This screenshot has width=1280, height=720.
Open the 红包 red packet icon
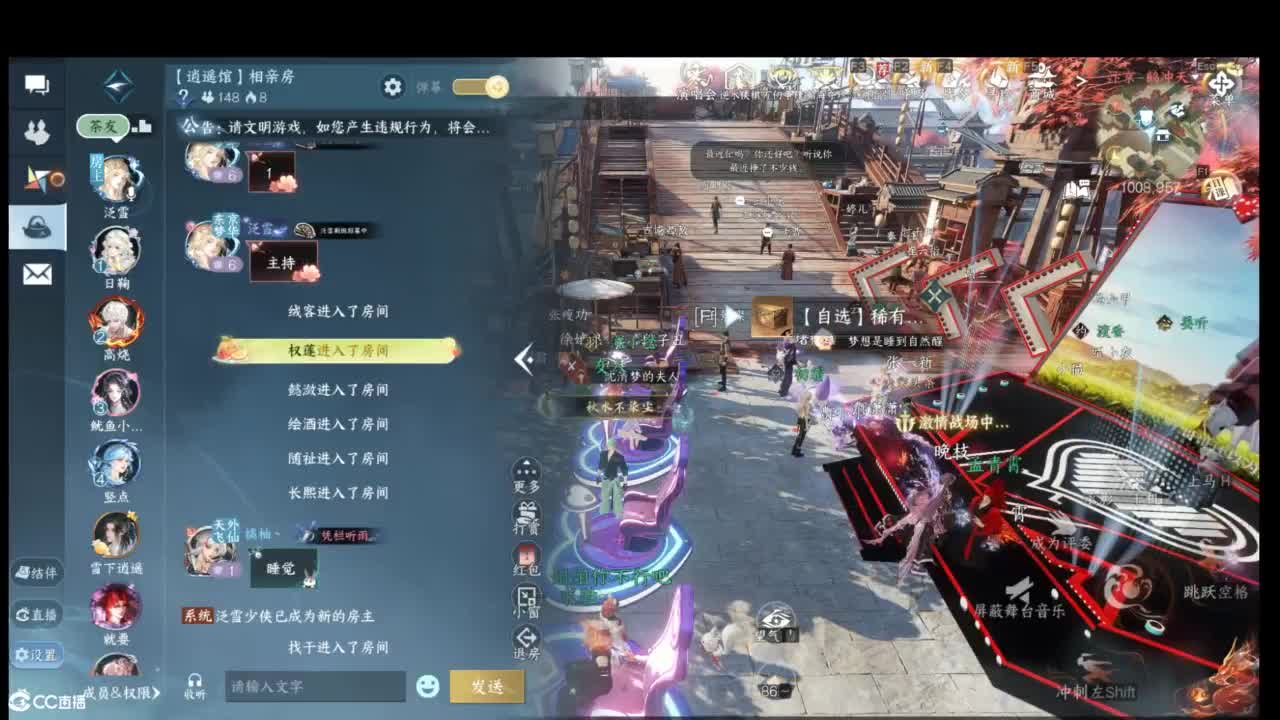[529, 553]
